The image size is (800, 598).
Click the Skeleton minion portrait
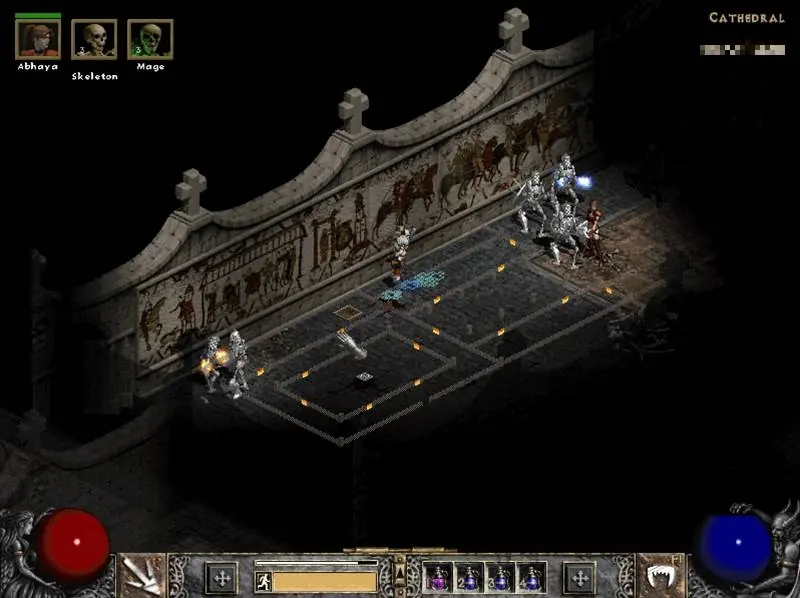tap(94, 39)
